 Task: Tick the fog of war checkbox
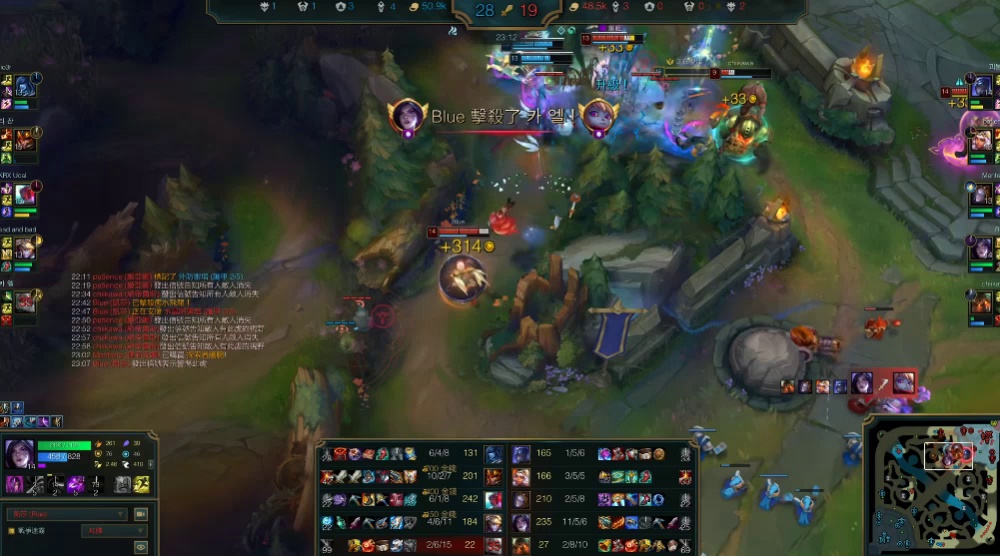click(x=12, y=531)
